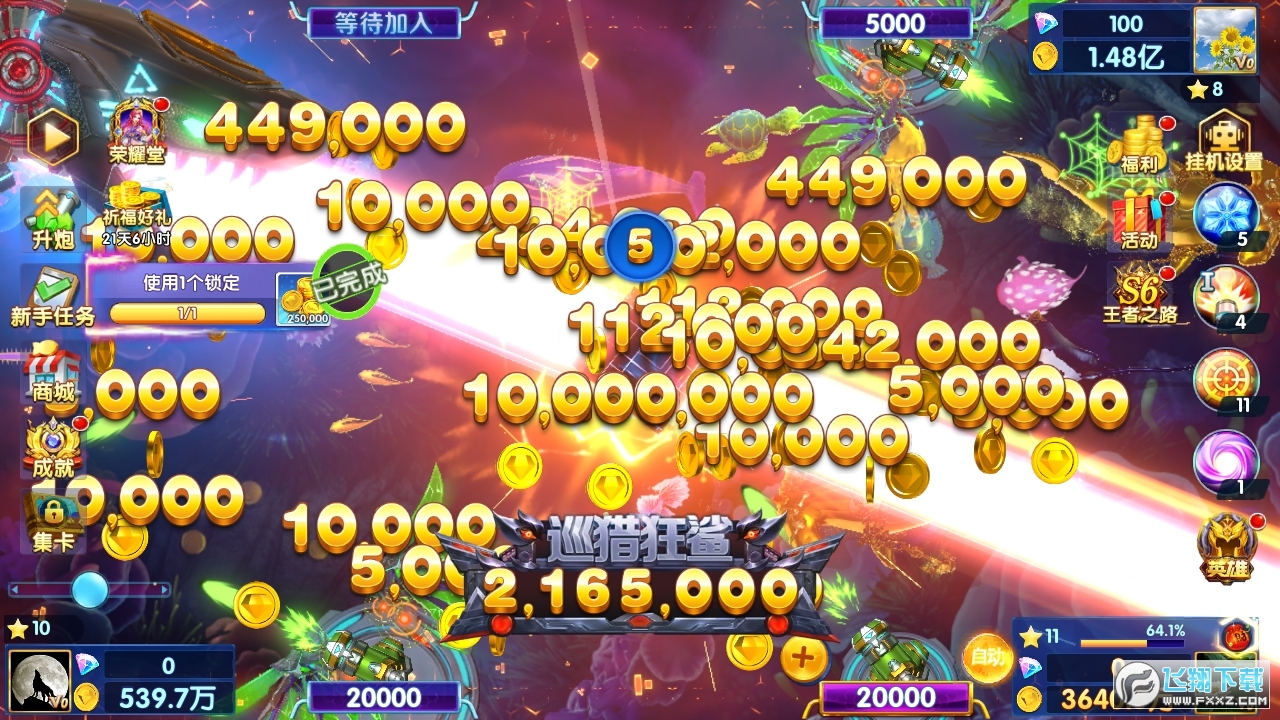The width and height of the screenshot is (1280, 720).
Task: Open the 挂机设置 idle settings
Action: tap(1228, 140)
